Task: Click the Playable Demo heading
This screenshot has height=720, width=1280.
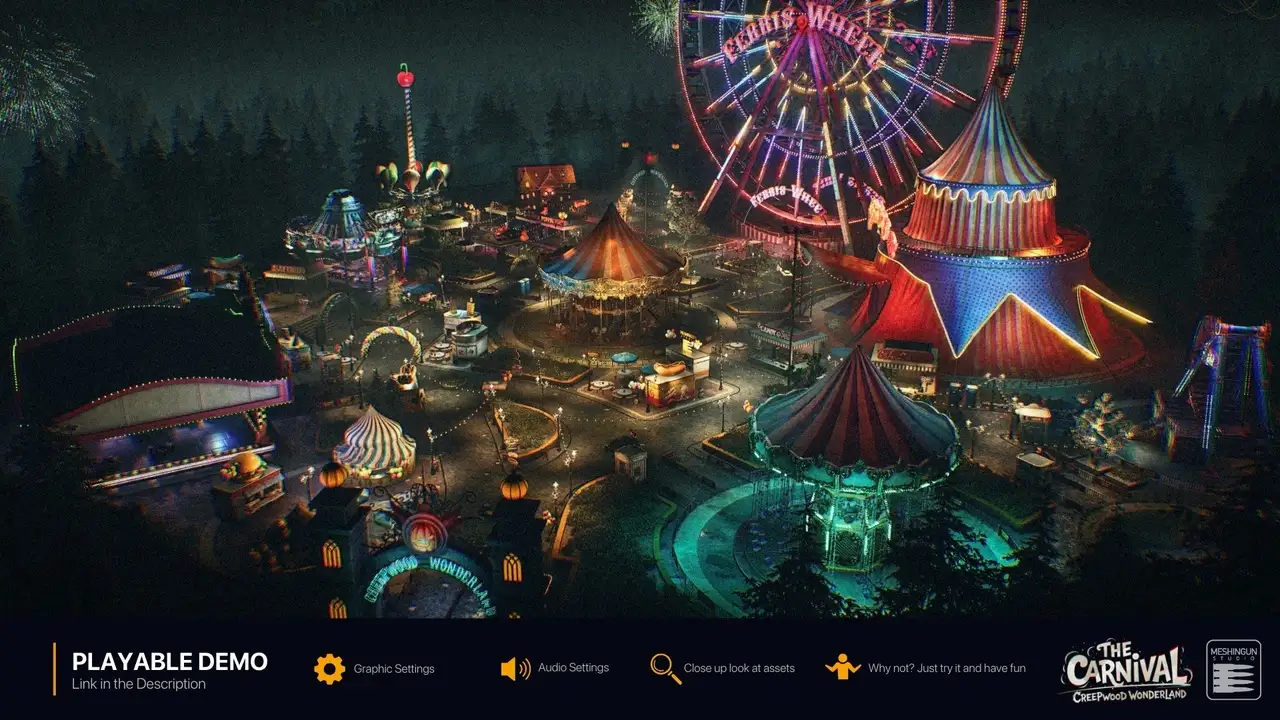Action: click(x=170, y=661)
